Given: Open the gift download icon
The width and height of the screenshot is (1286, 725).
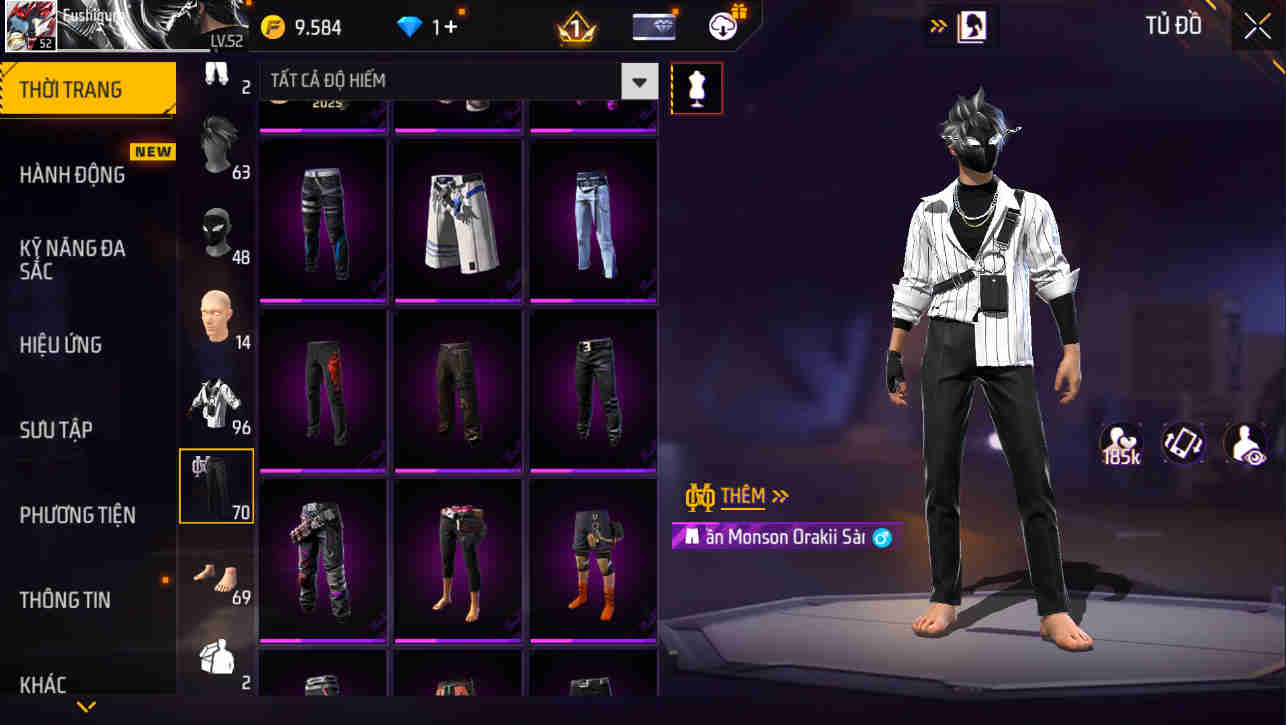Looking at the screenshot, I should [723, 26].
